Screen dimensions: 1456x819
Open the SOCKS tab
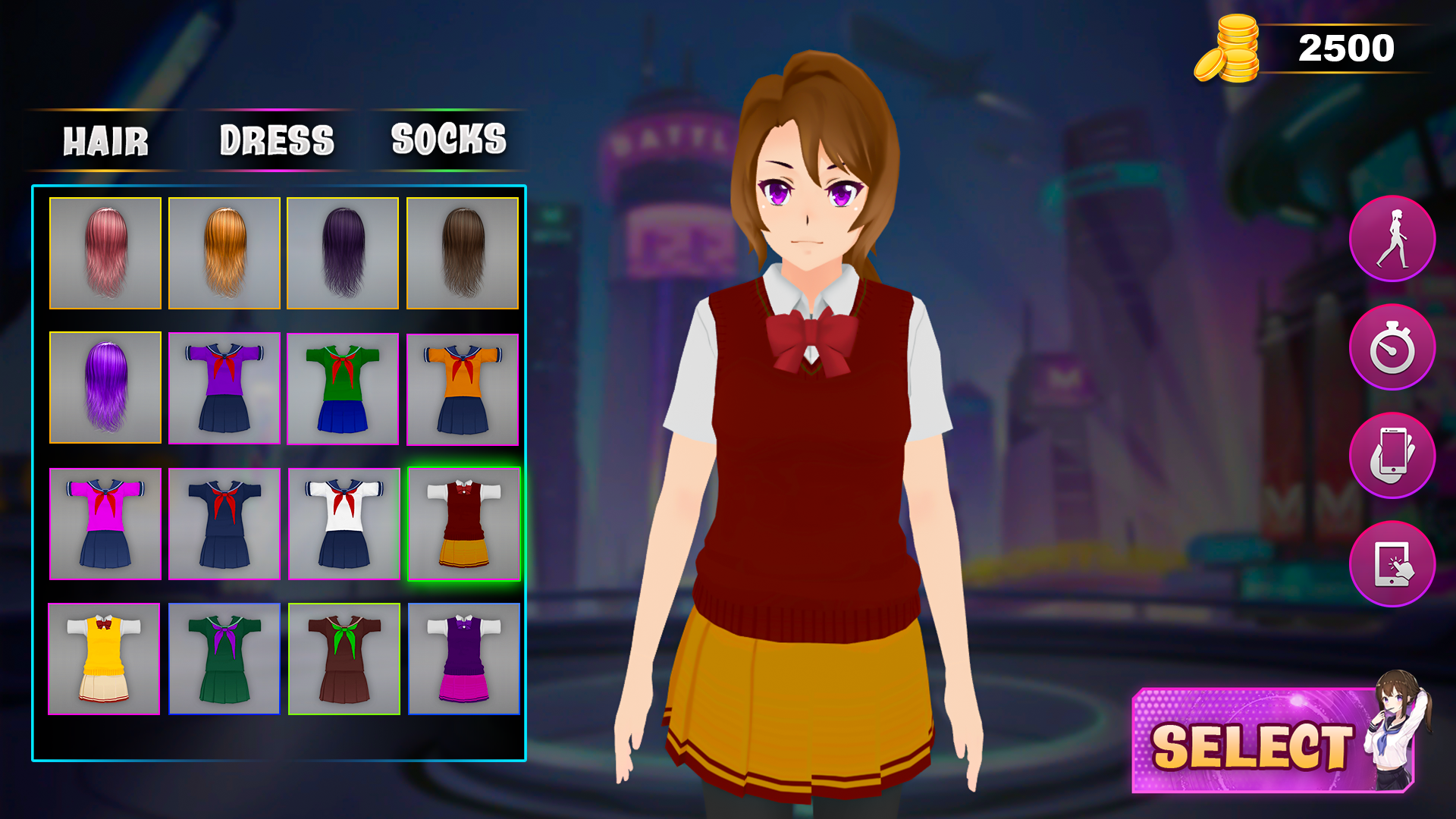447,140
